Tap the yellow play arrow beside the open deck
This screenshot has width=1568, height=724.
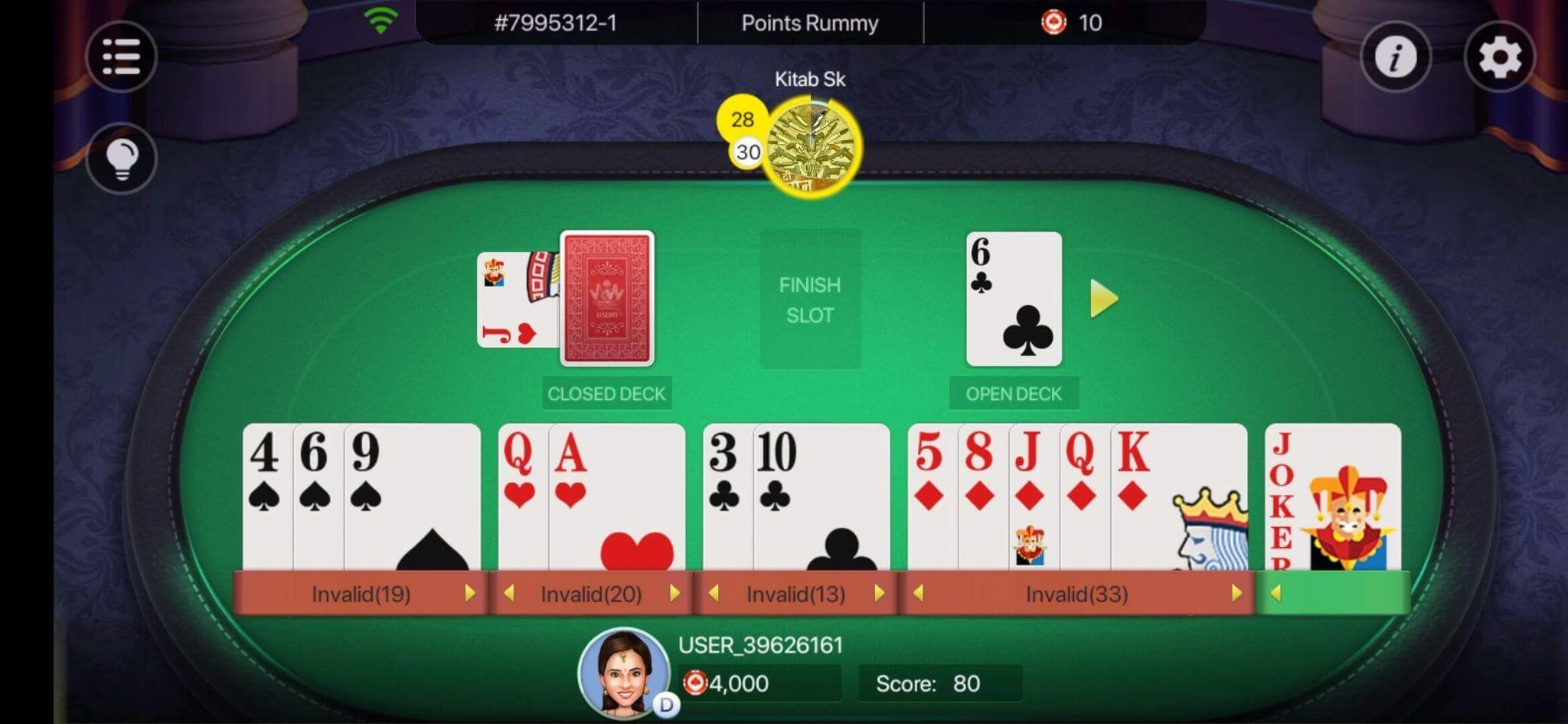pyautogui.click(x=1101, y=298)
